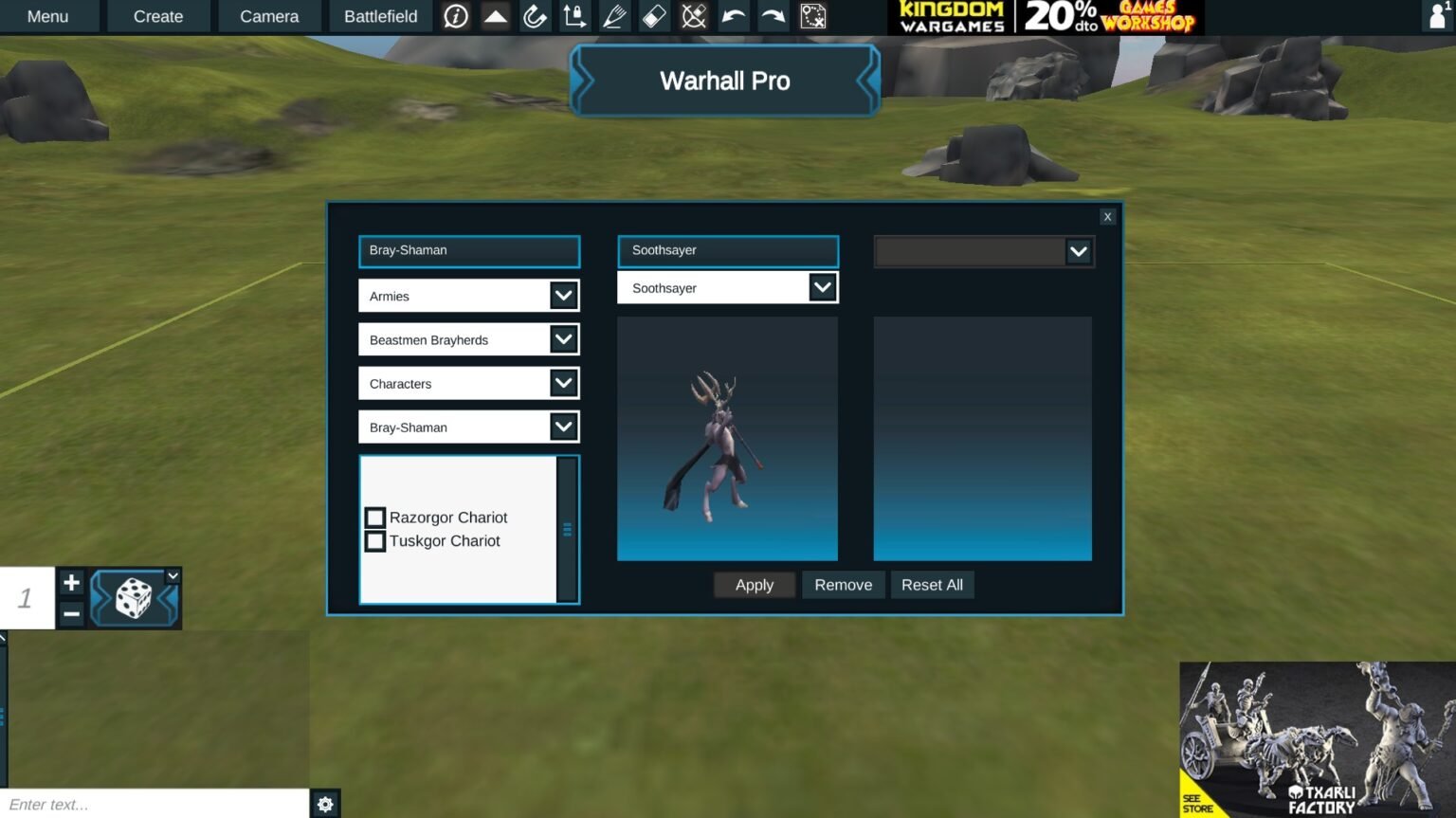
Task: Click the undo arrow icon
Action: pyautogui.click(x=733, y=16)
